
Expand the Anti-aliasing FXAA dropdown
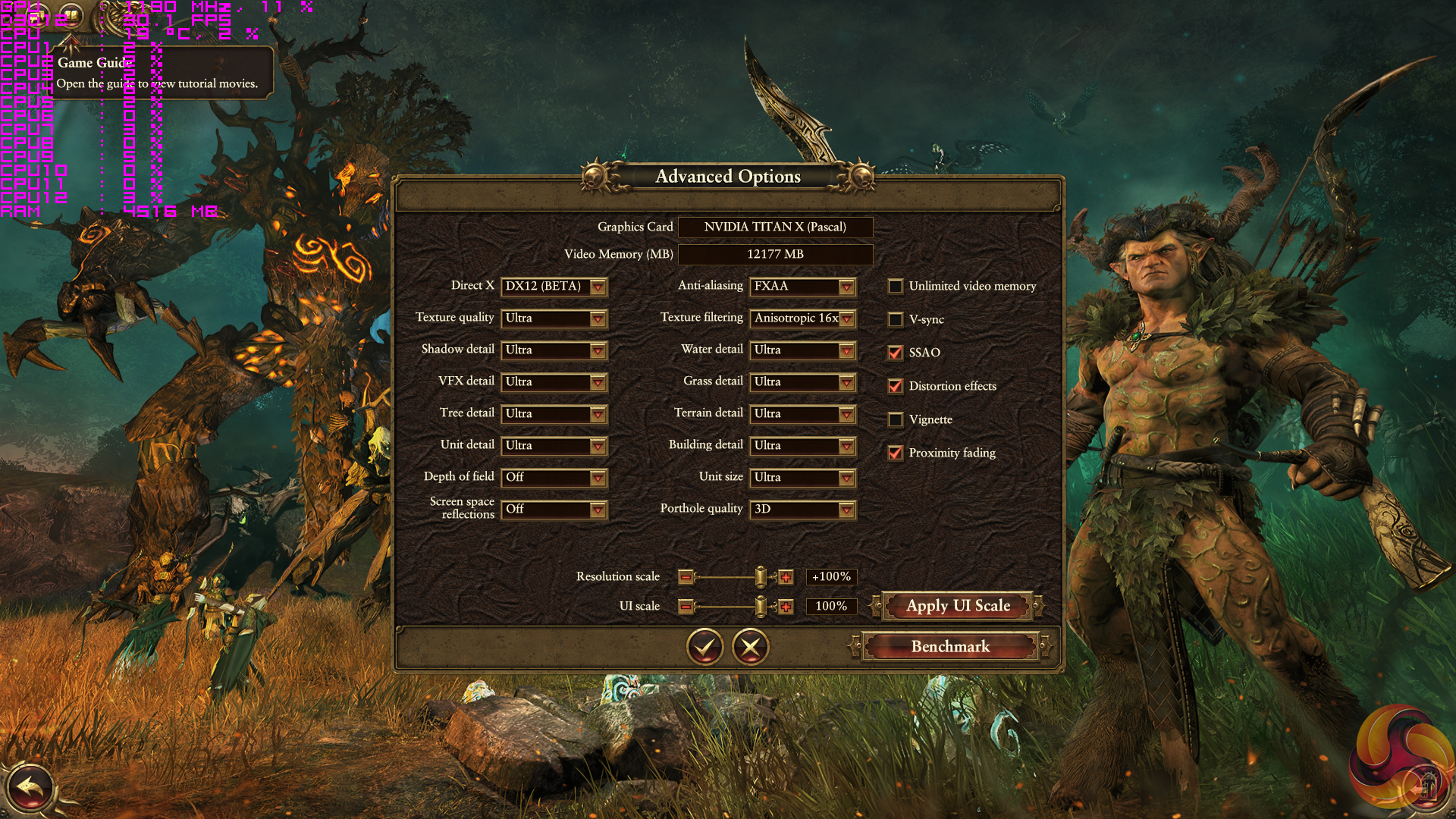(802, 287)
